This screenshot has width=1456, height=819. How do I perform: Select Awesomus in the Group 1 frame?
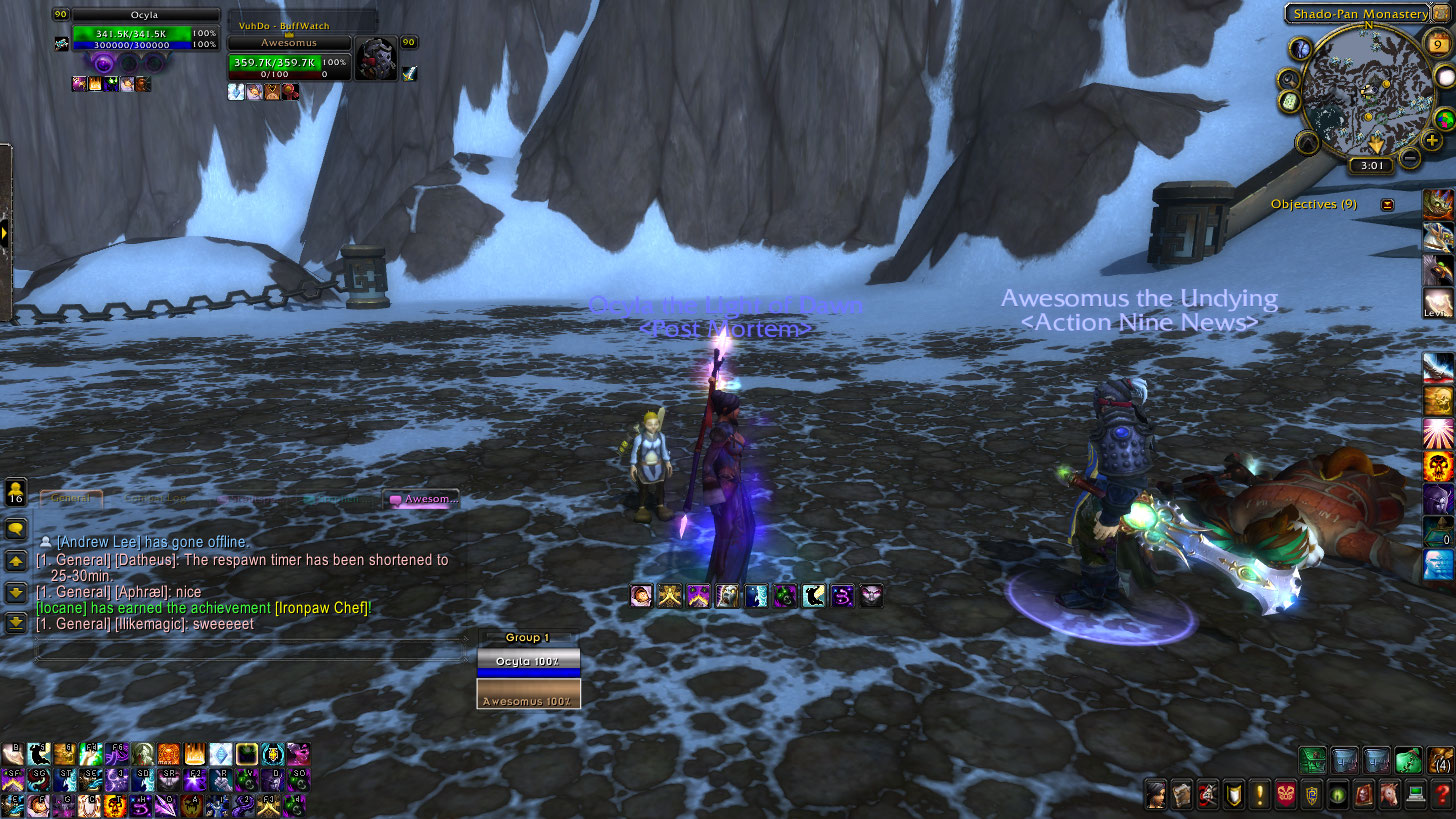tap(528, 695)
